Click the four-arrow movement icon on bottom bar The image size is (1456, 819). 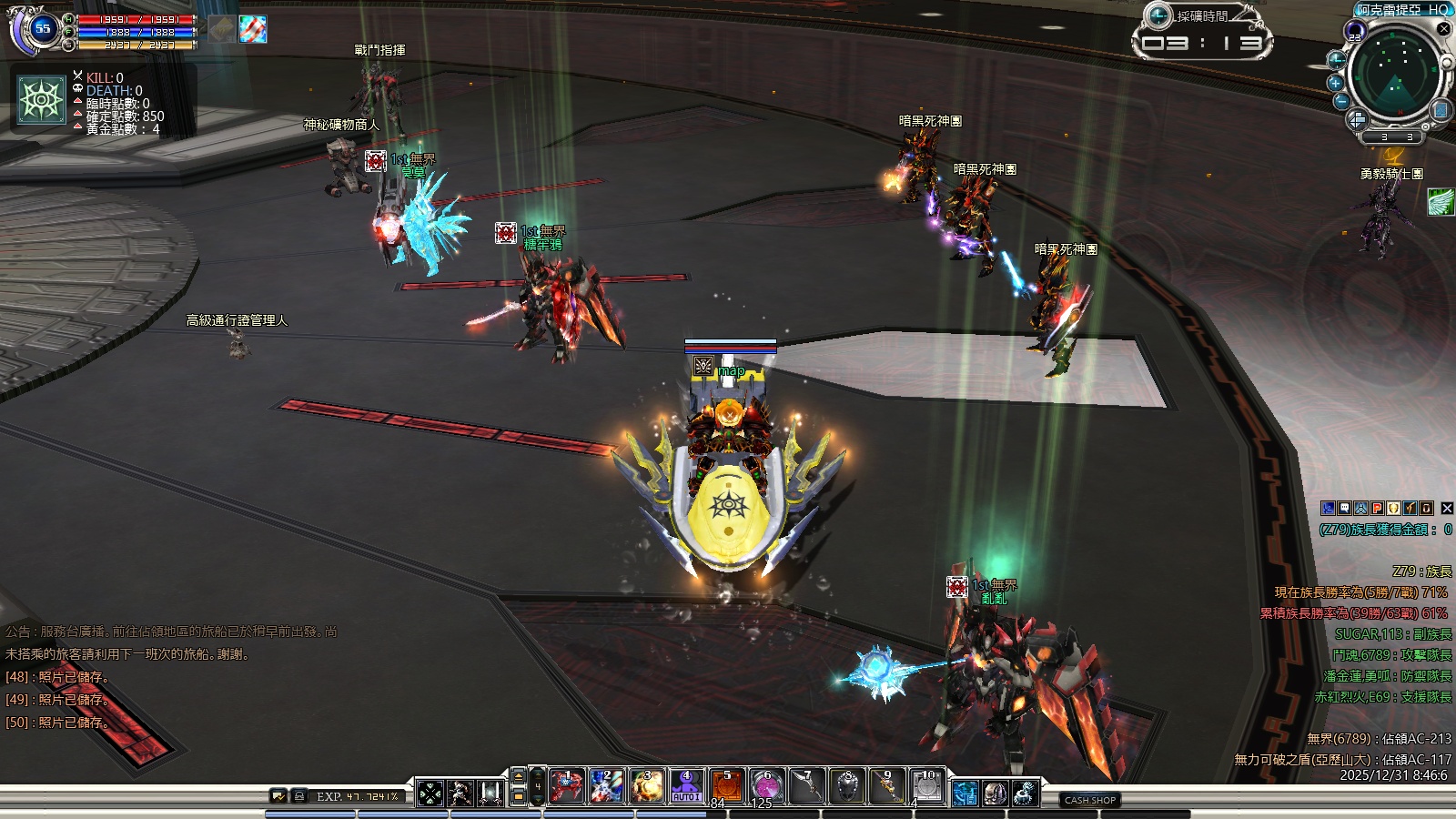(x=430, y=794)
